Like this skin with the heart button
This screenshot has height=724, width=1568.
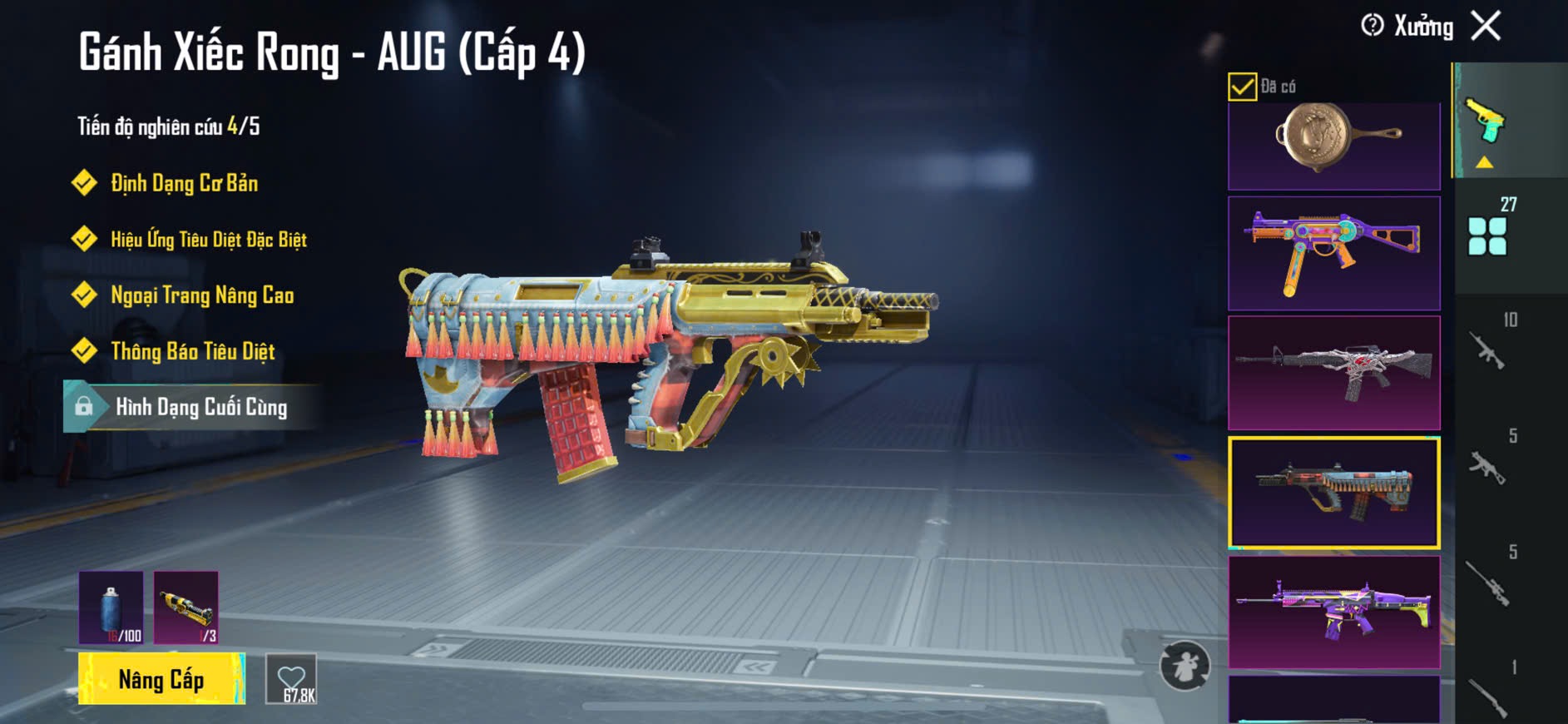click(291, 679)
